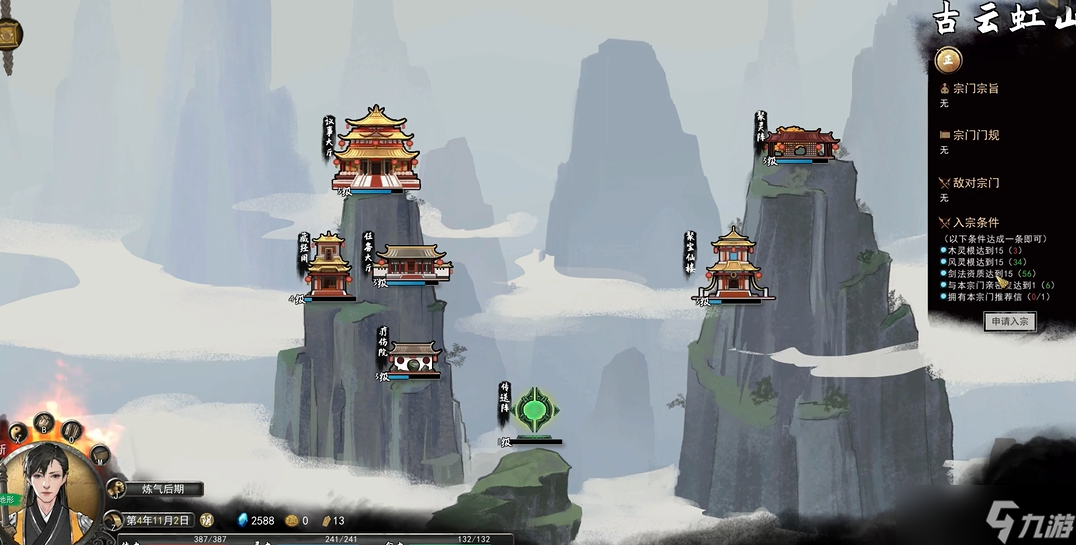
Task: Open the 藏经阁 scripture pavilion
Action: coord(329,267)
